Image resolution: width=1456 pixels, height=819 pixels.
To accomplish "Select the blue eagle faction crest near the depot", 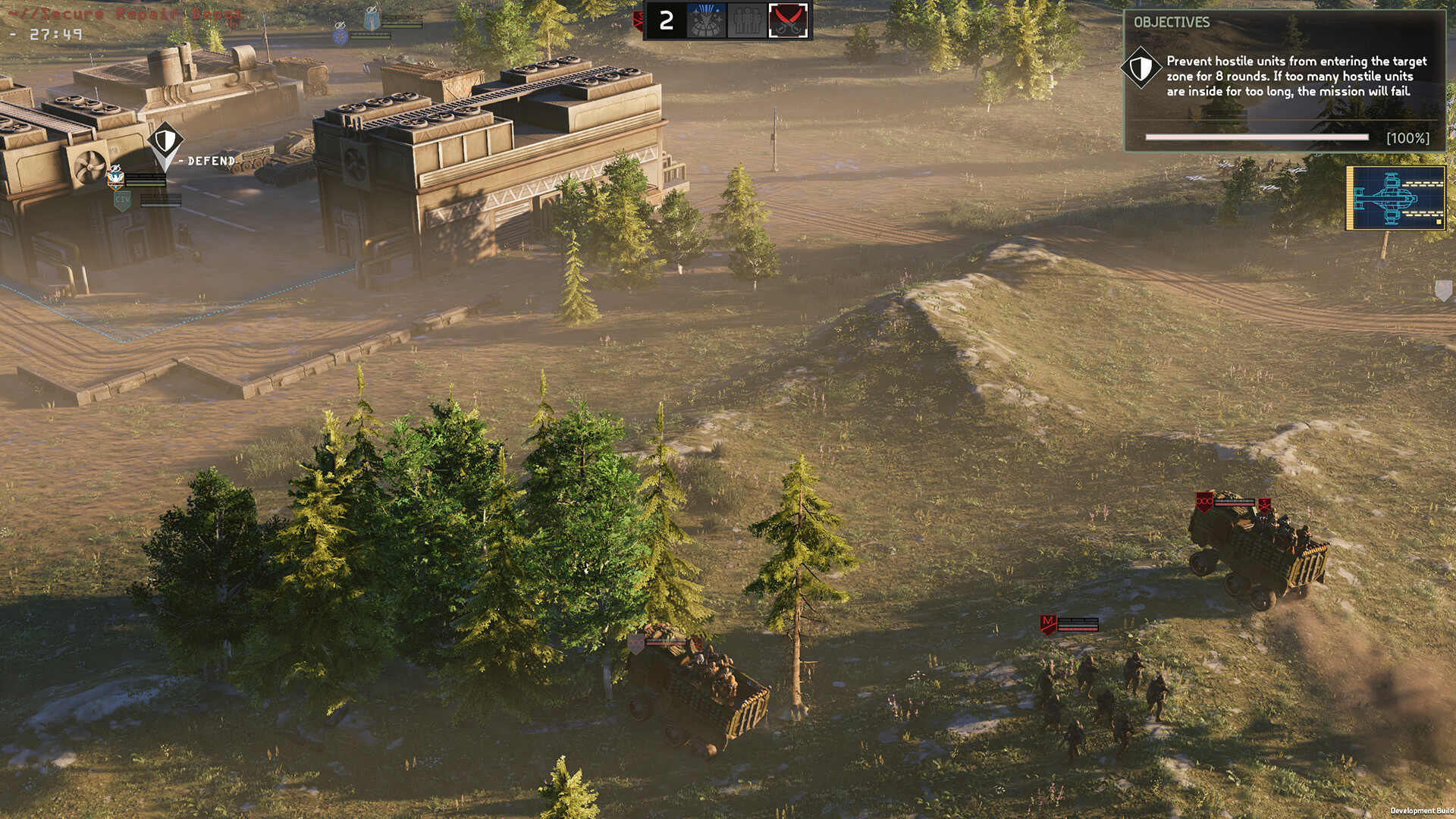I will [115, 180].
